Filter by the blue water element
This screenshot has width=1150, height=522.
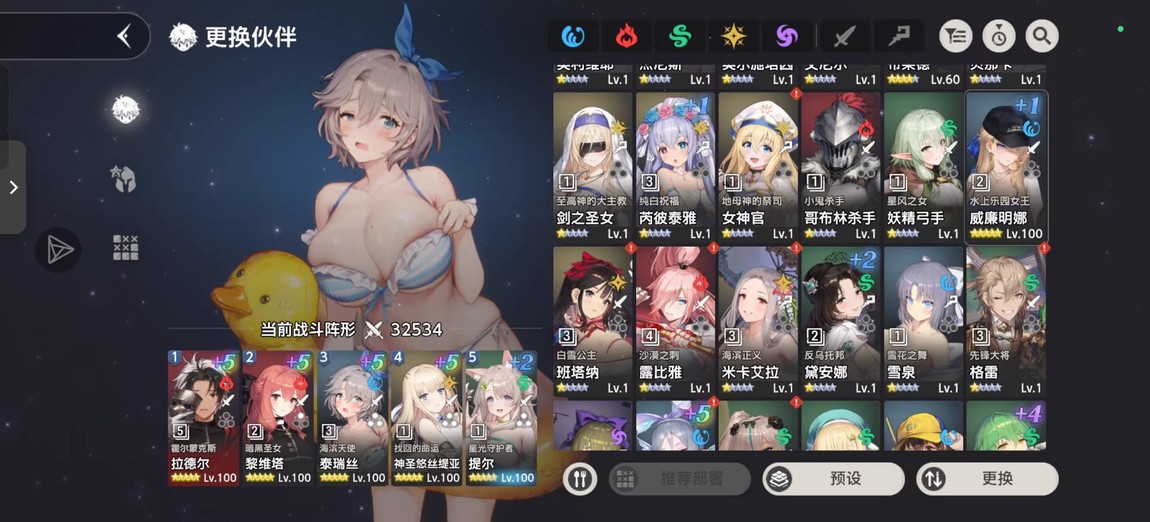[x=573, y=37]
